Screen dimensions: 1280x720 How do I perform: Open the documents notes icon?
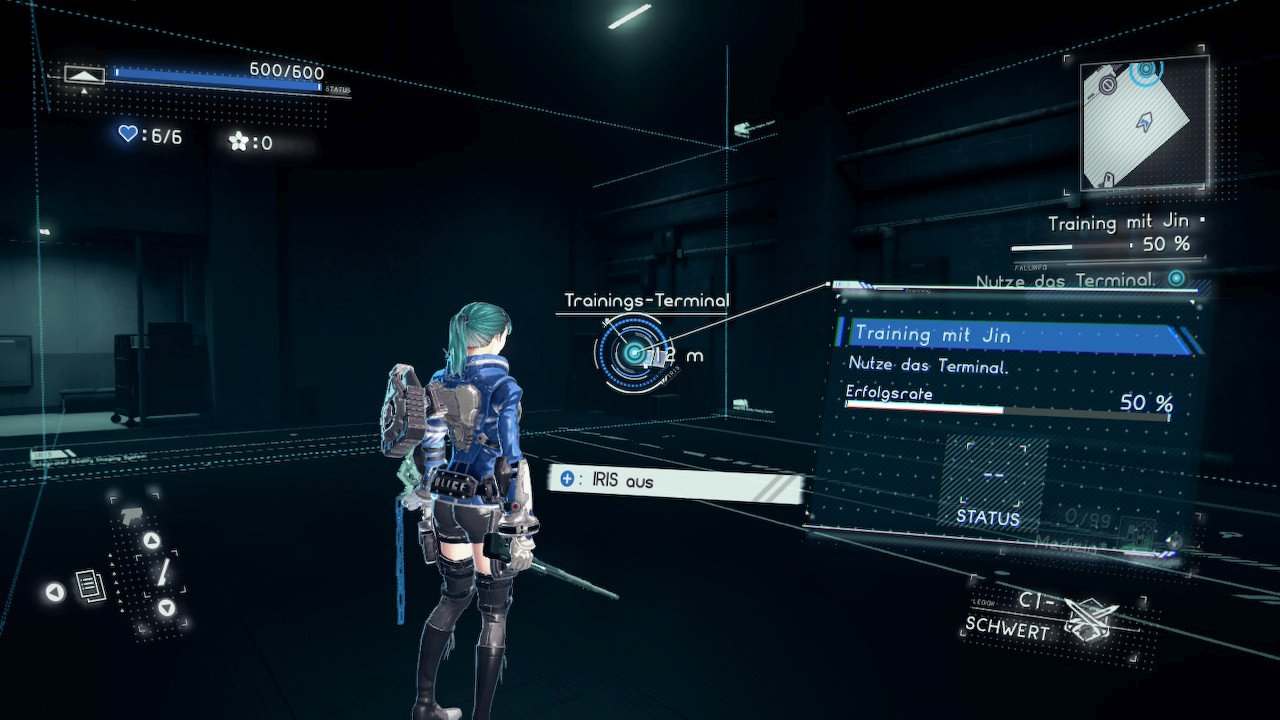click(x=90, y=586)
